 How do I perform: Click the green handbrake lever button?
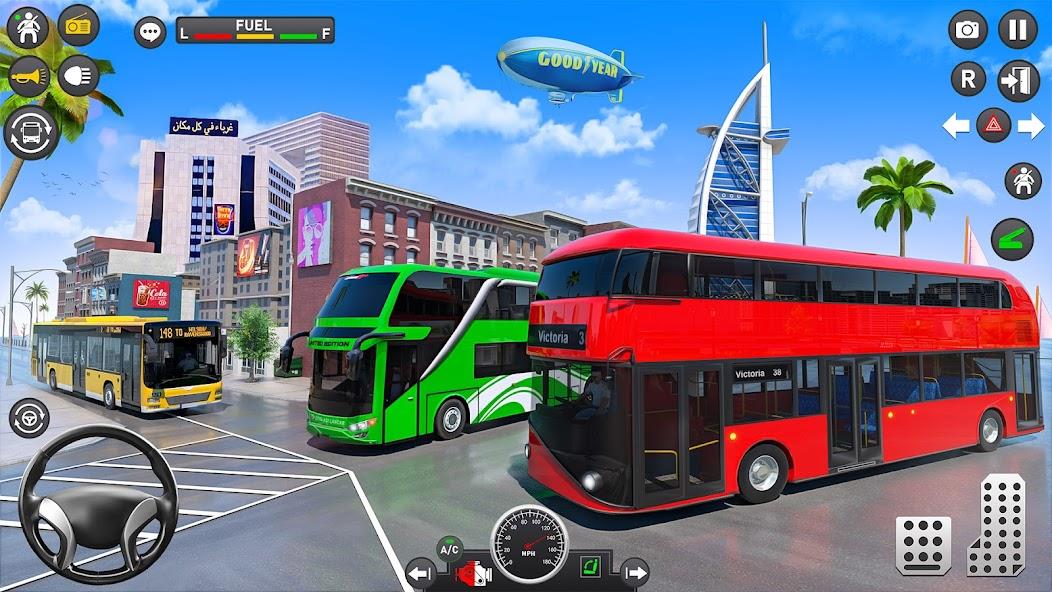pos(1012,239)
